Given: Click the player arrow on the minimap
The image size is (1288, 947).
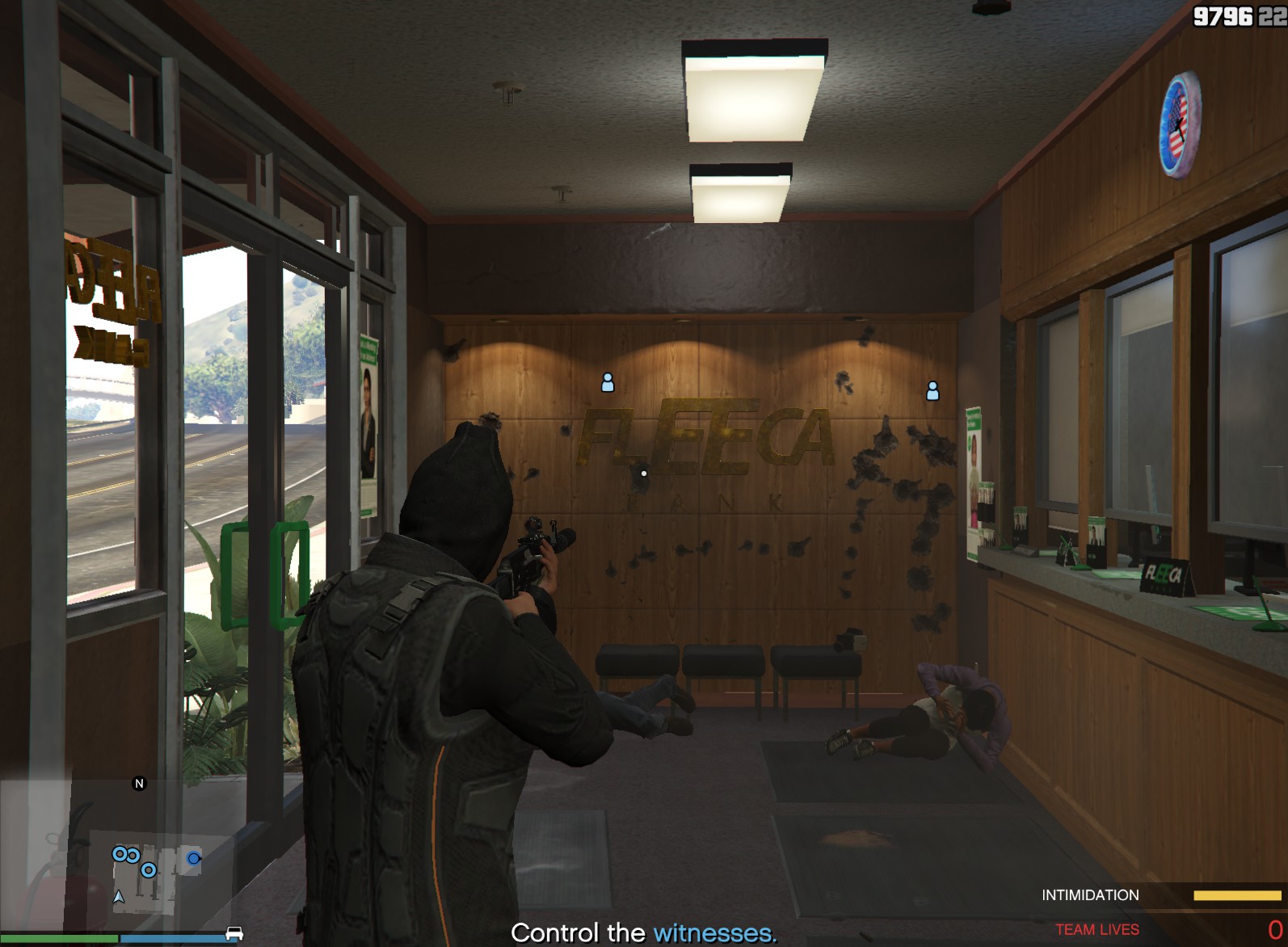Looking at the screenshot, I should (x=119, y=896).
